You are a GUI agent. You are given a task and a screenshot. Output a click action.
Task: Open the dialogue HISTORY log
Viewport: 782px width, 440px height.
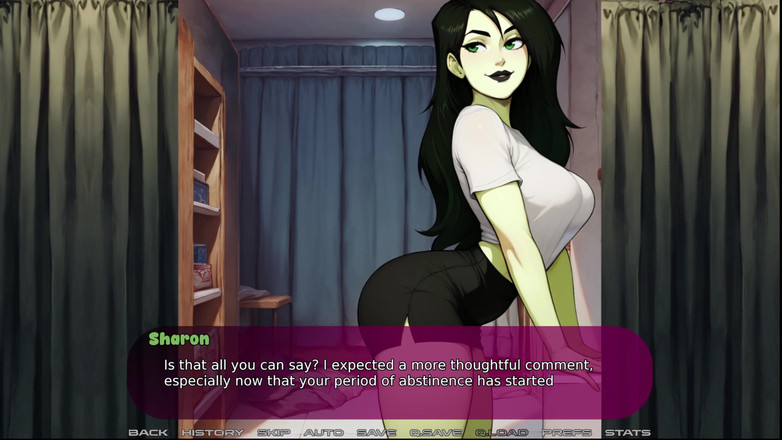[212, 432]
